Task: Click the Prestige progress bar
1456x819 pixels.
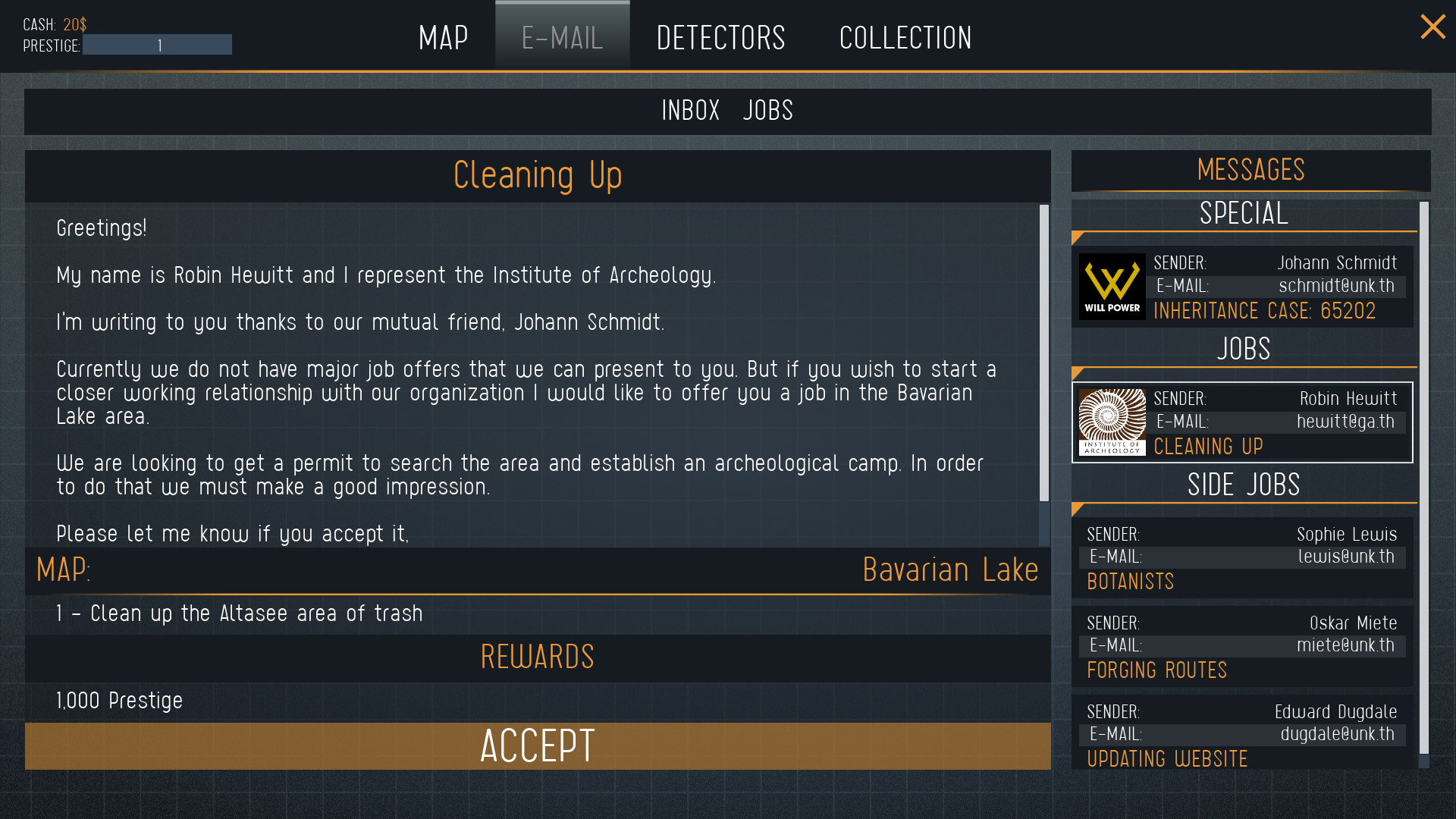Action: pyautogui.click(x=157, y=45)
